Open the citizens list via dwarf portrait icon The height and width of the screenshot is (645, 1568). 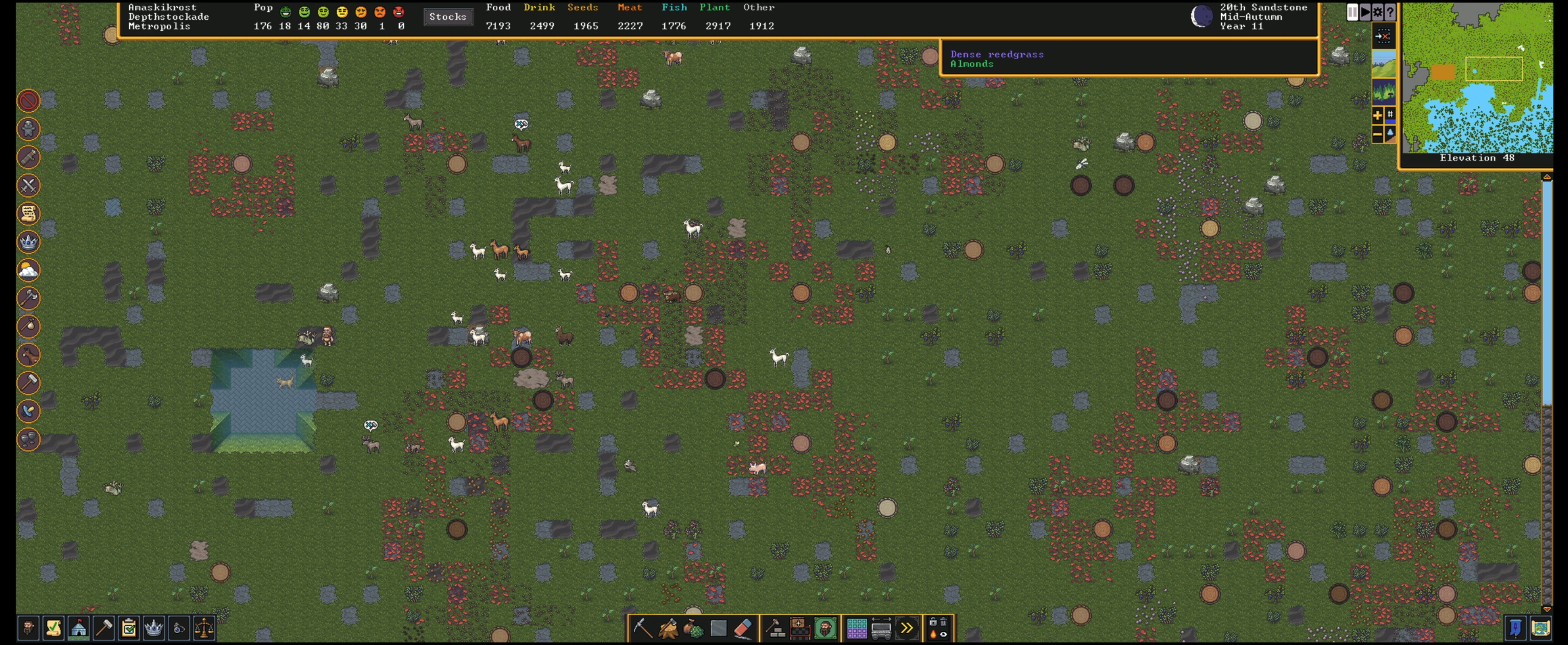[x=28, y=628]
